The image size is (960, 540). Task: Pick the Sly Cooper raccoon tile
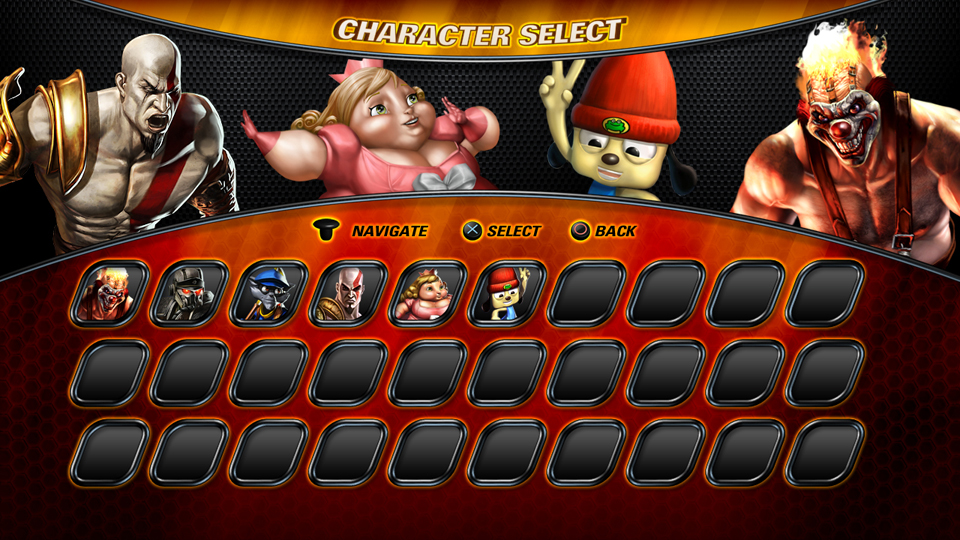[268, 293]
